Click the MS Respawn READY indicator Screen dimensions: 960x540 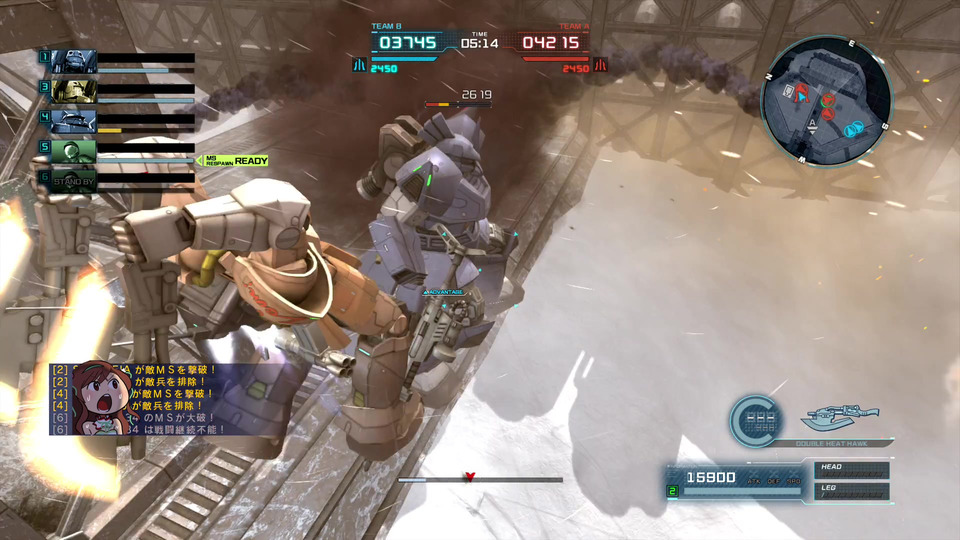click(237, 161)
